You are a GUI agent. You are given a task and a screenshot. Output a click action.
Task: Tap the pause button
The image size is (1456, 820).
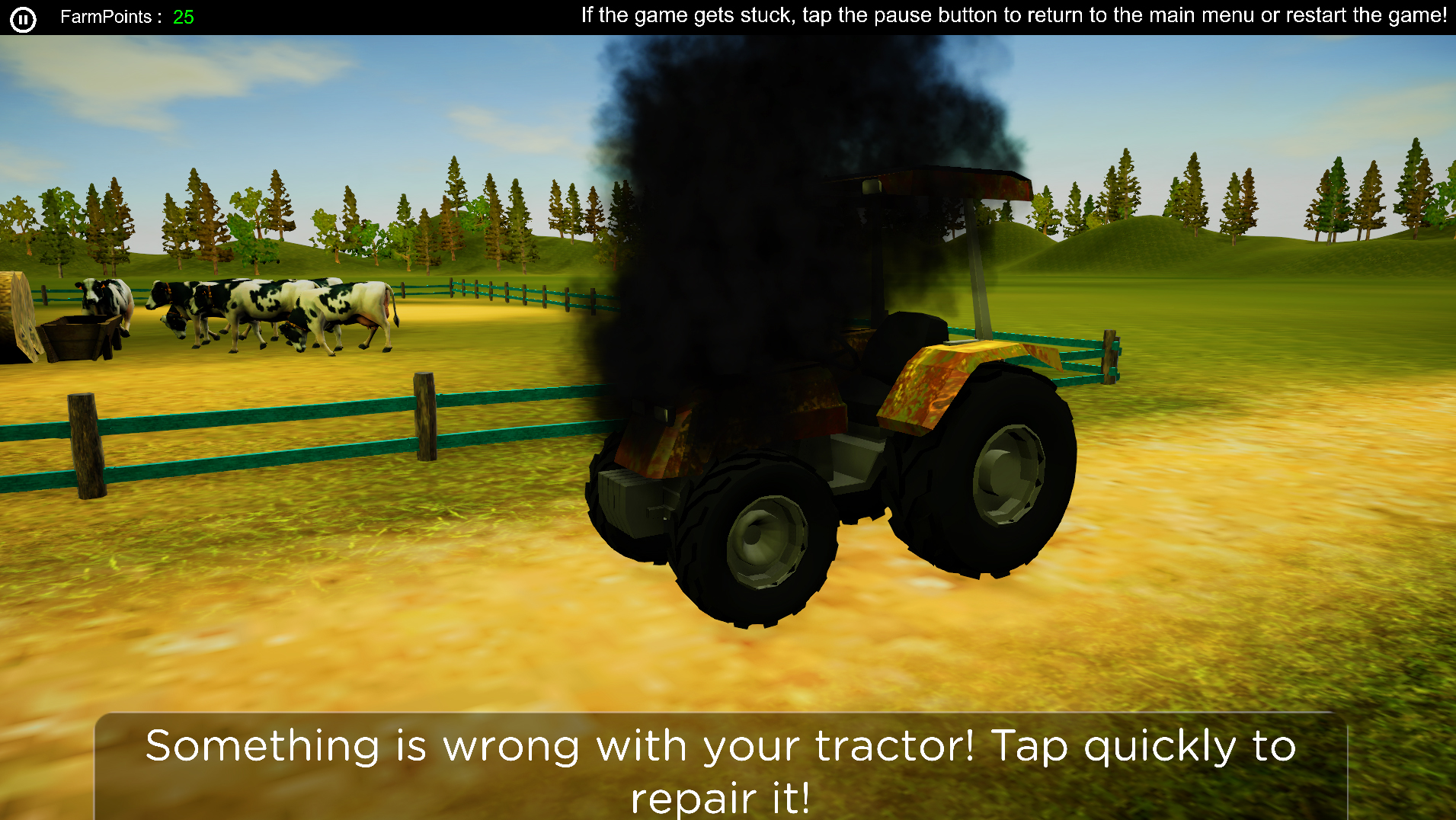(x=23, y=18)
